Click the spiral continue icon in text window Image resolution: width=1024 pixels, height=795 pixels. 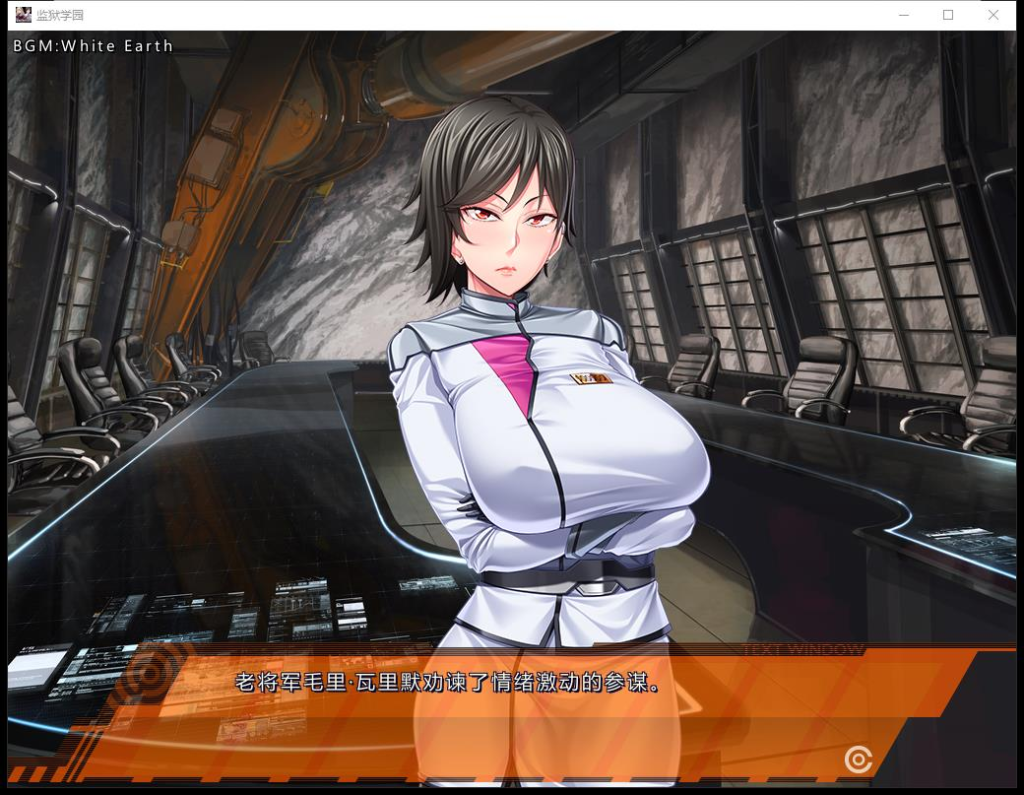point(858,760)
